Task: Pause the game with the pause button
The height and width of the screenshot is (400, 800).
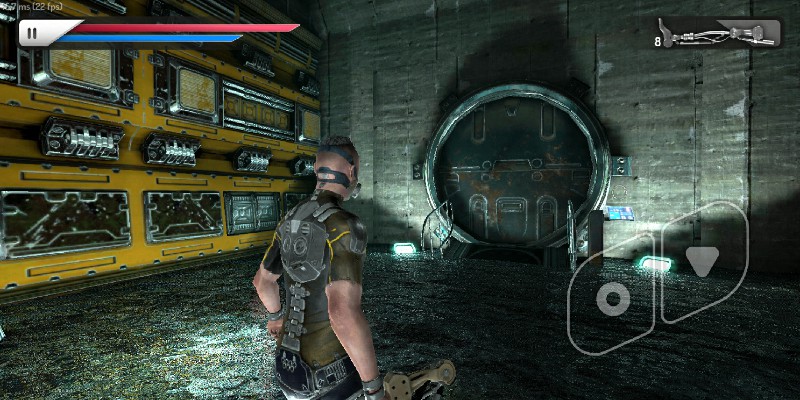Action: [32, 33]
